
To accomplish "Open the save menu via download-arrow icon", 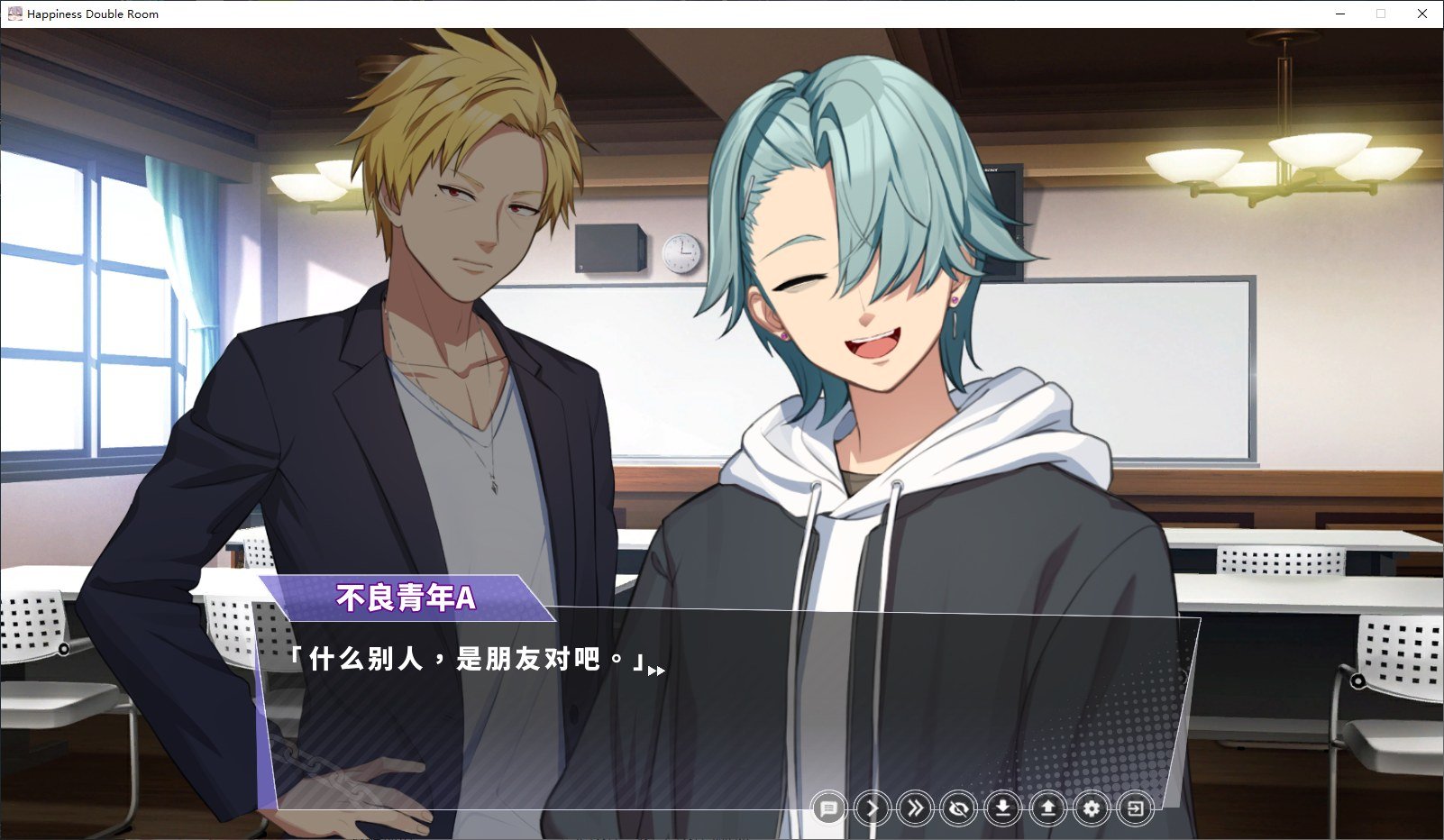I will (1002, 808).
